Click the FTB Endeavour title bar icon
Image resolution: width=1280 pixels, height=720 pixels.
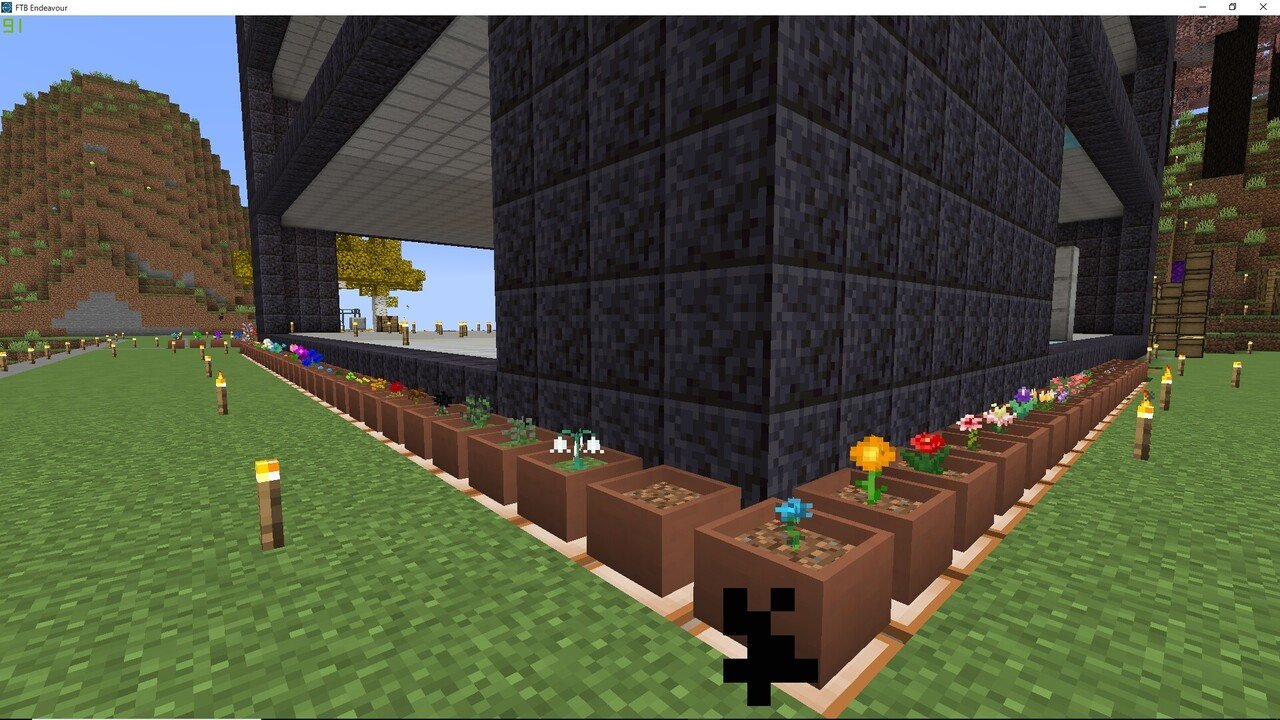[x=8, y=7]
